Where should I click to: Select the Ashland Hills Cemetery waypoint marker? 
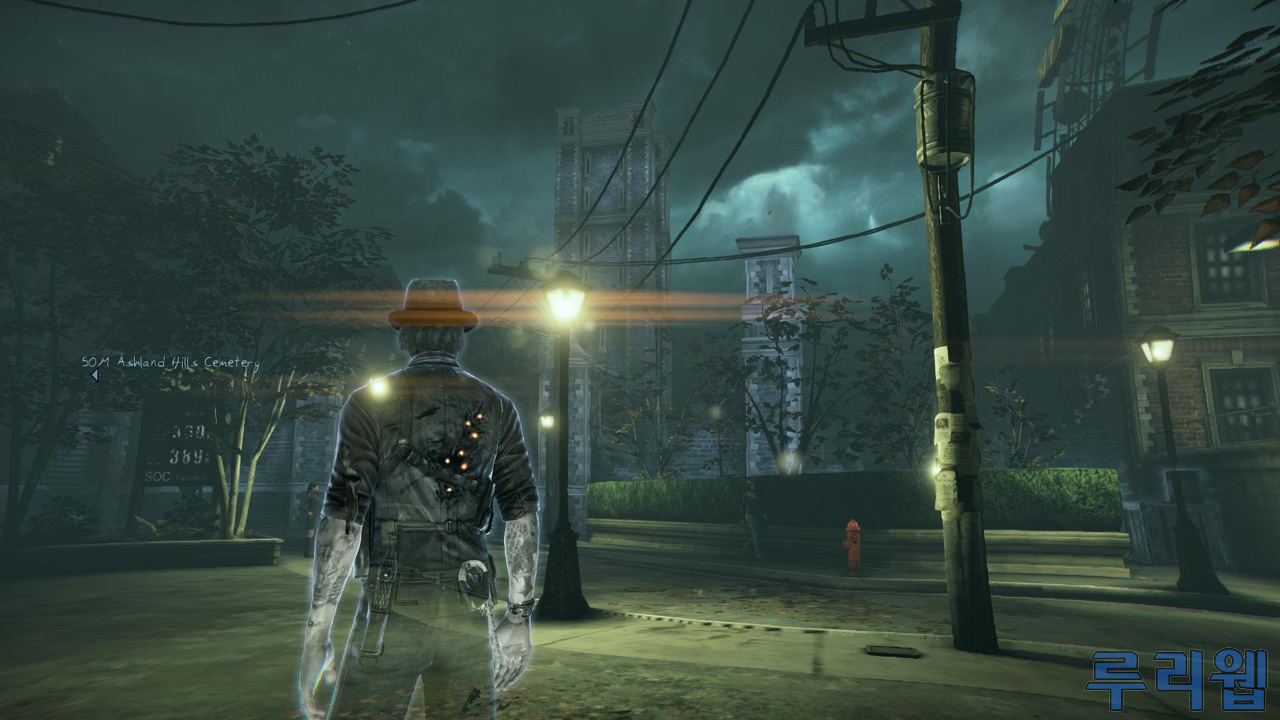[x=94, y=376]
